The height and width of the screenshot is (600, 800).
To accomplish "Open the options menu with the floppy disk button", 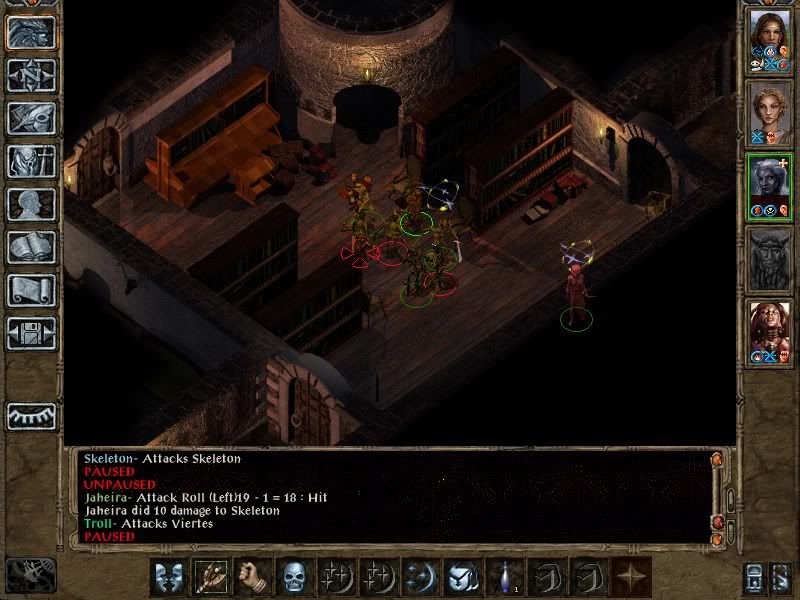I will [x=31, y=333].
